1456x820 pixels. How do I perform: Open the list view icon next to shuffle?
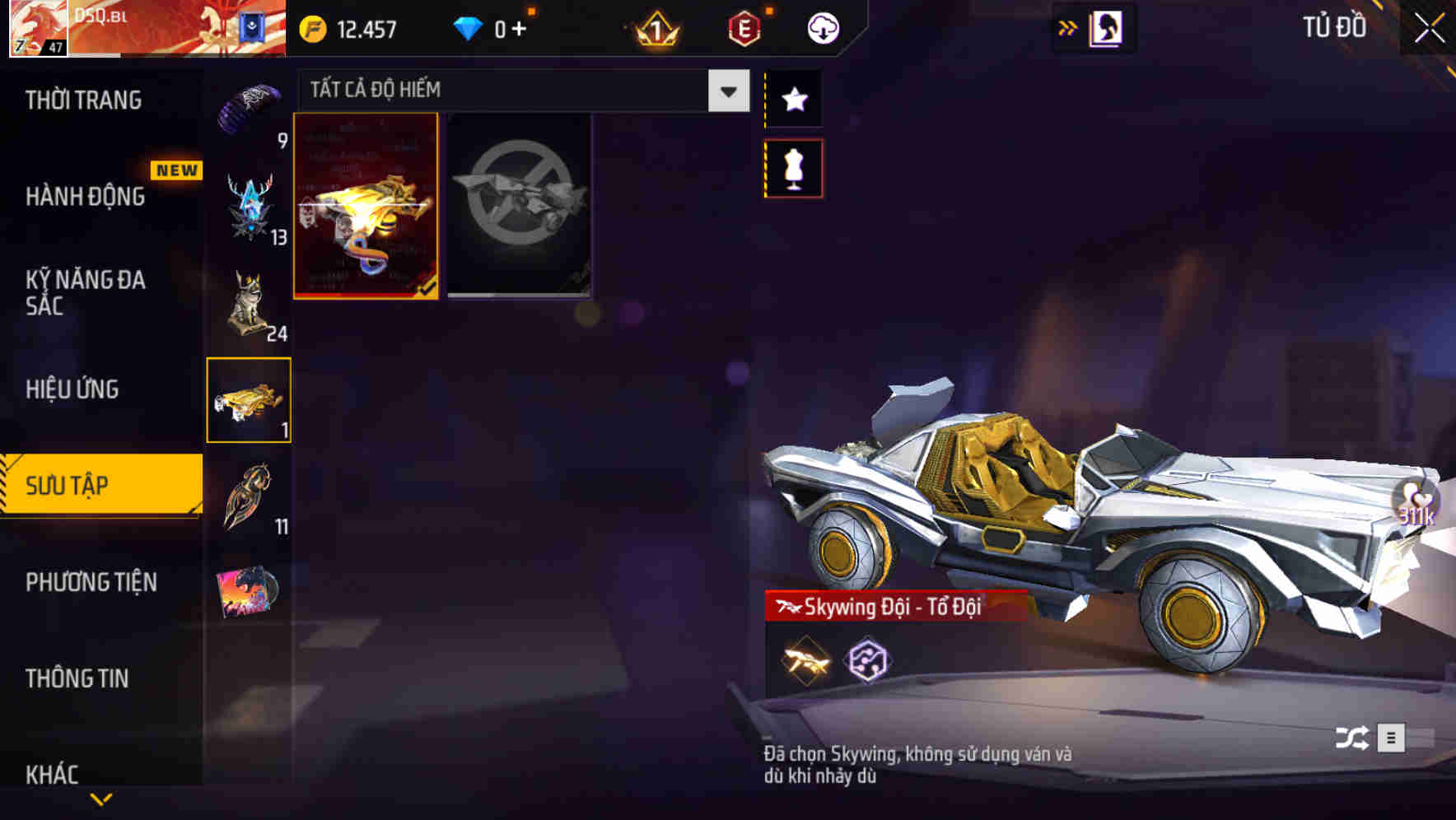(1391, 737)
